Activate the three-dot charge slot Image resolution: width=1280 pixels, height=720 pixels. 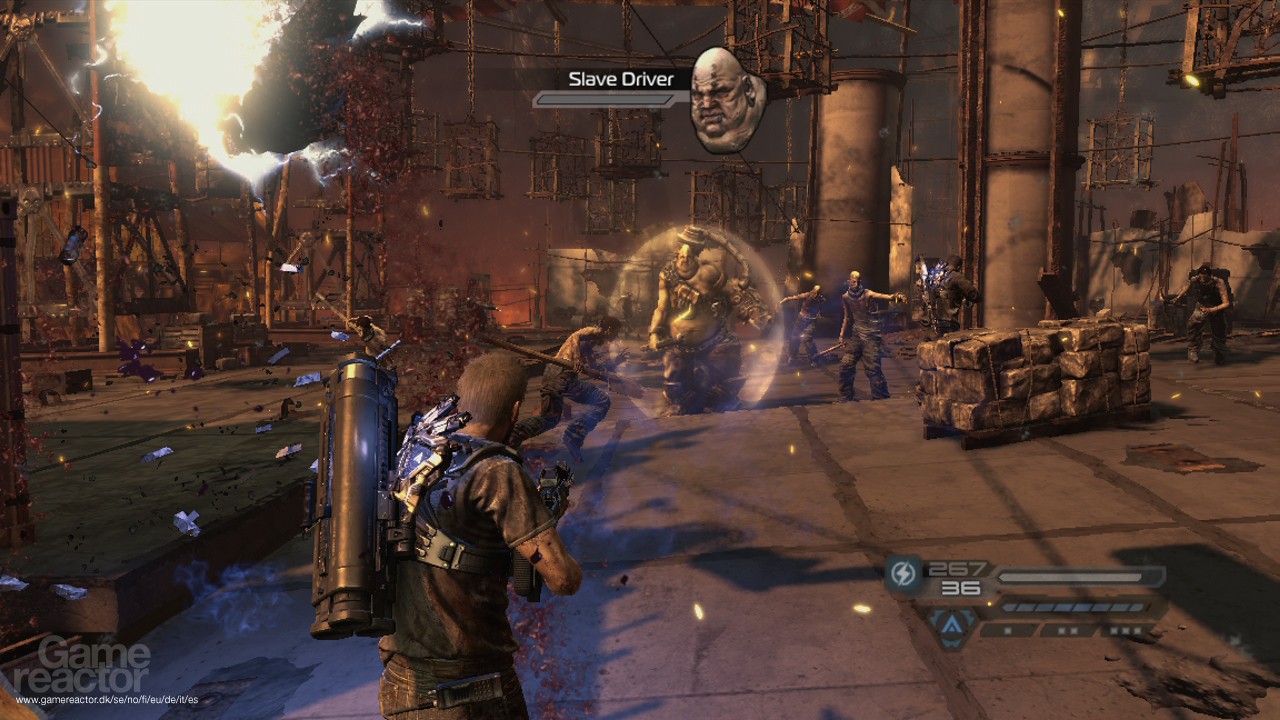pyautogui.click(x=1126, y=630)
